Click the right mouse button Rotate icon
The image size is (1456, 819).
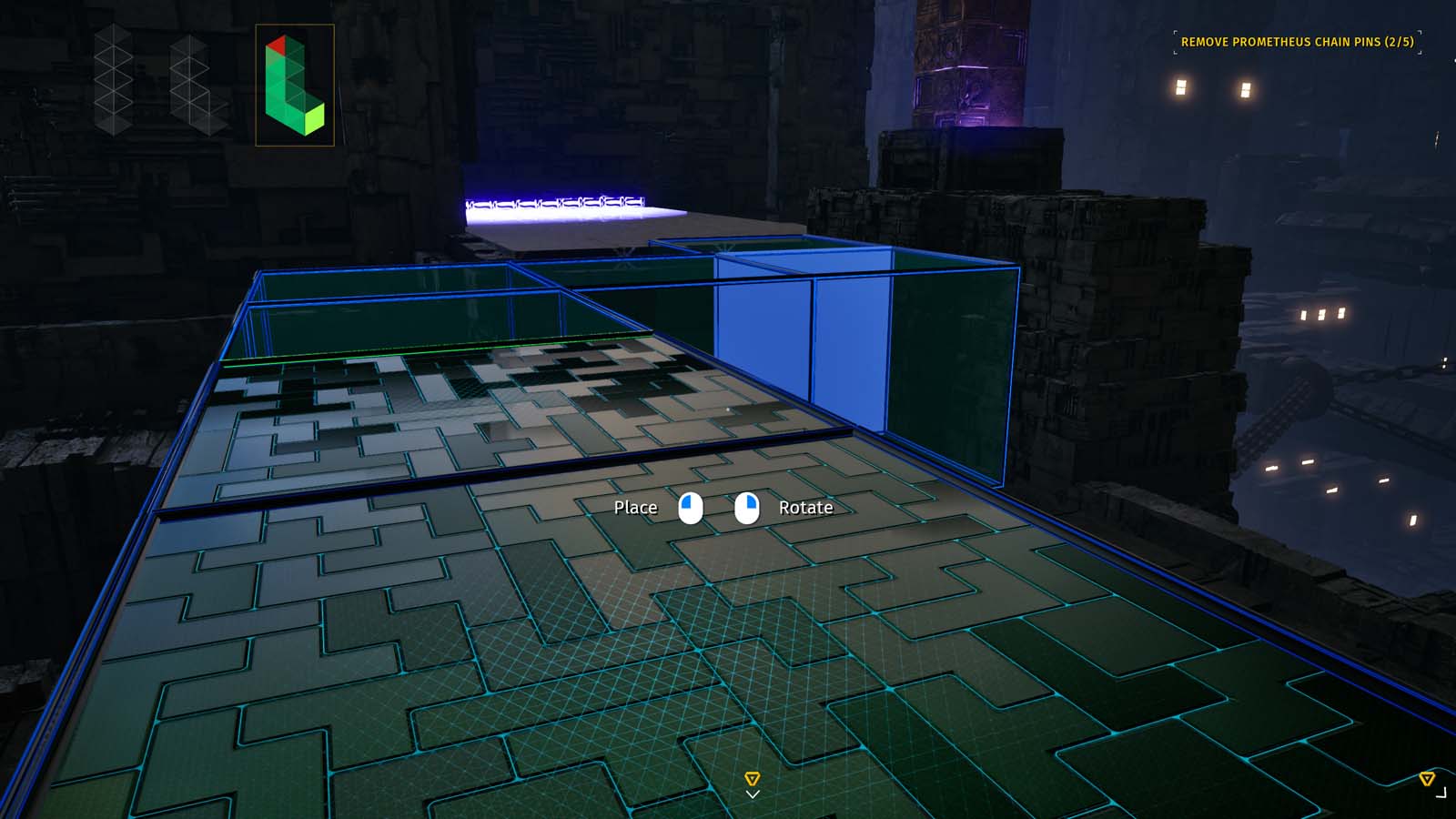[x=745, y=508]
